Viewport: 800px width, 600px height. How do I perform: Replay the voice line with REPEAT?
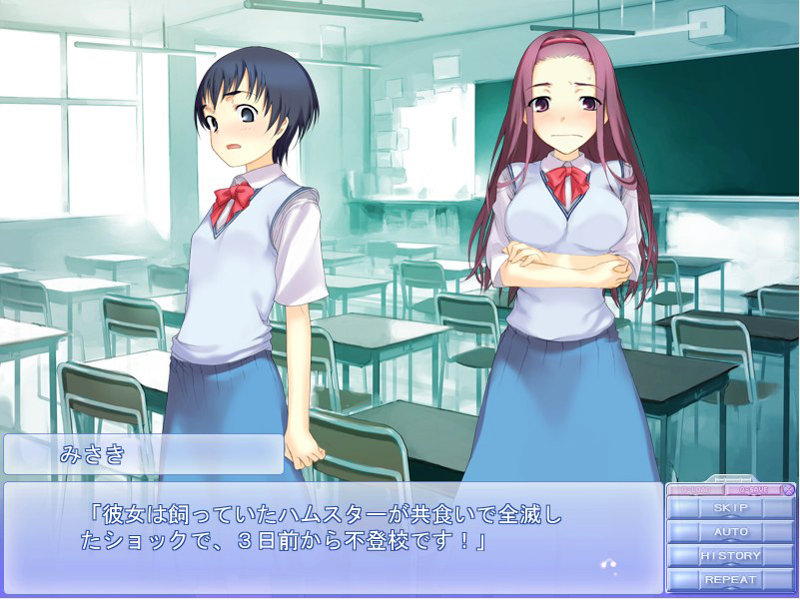730,580
